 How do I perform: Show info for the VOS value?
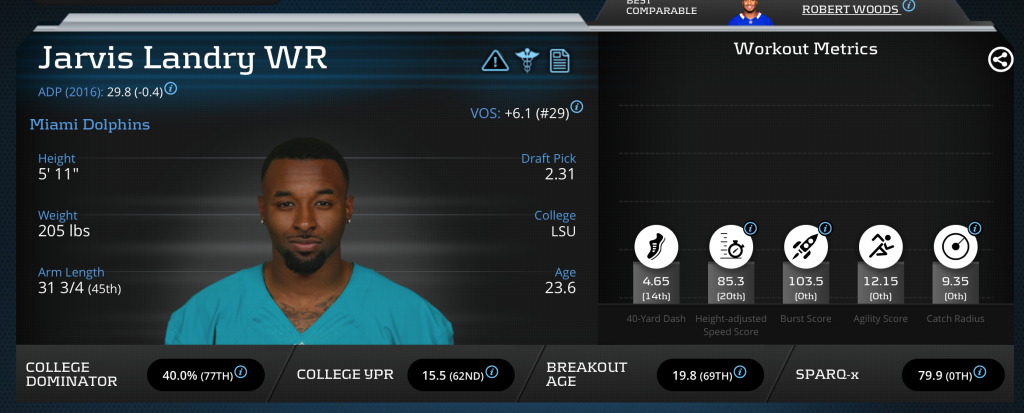coord(577,107)
